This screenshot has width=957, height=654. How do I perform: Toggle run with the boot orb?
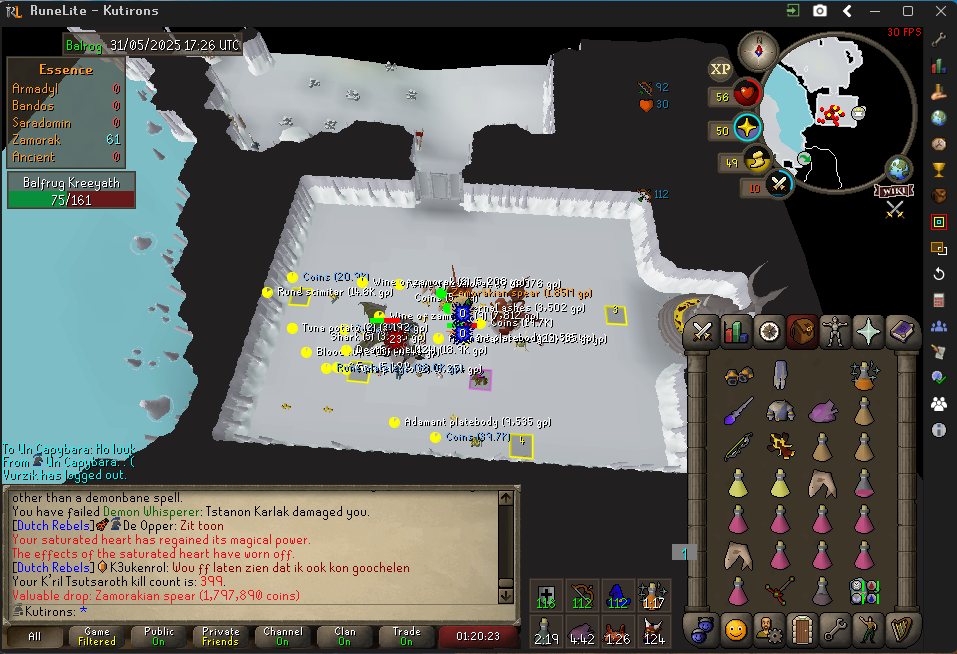[x=758, y=160]
